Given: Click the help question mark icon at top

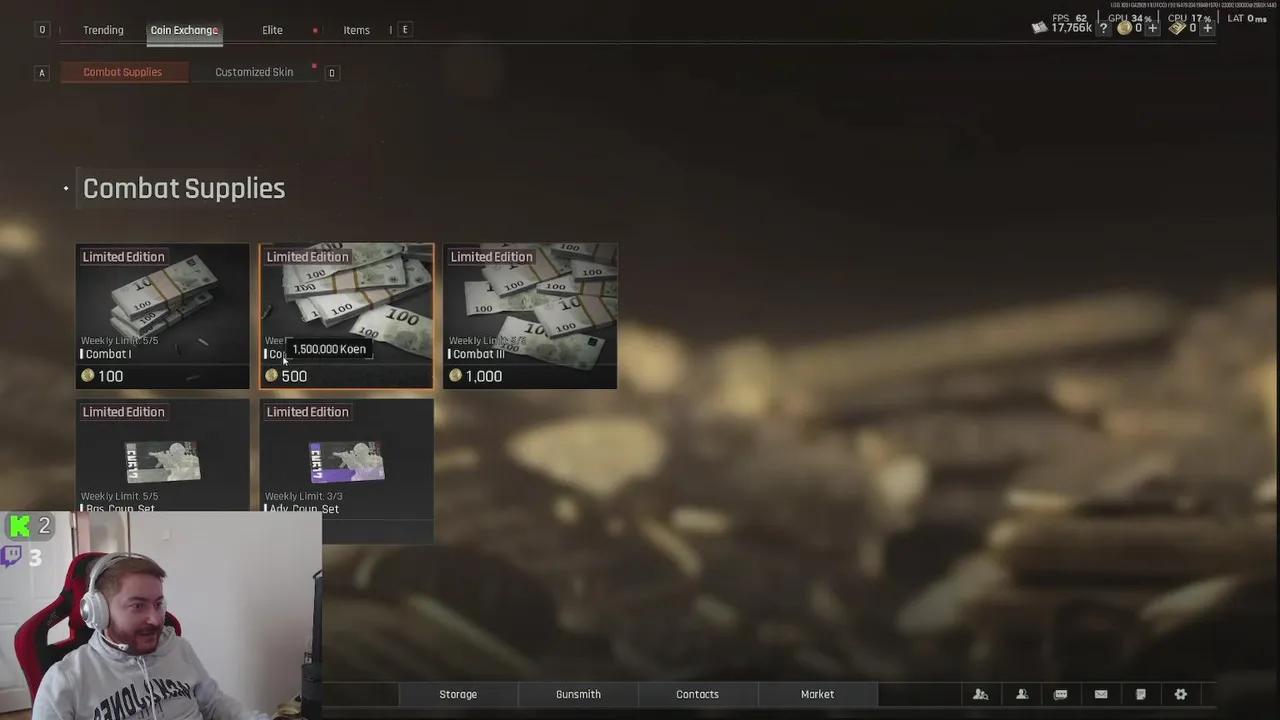Looking at the screenshot, I should tap(1103, 28).
